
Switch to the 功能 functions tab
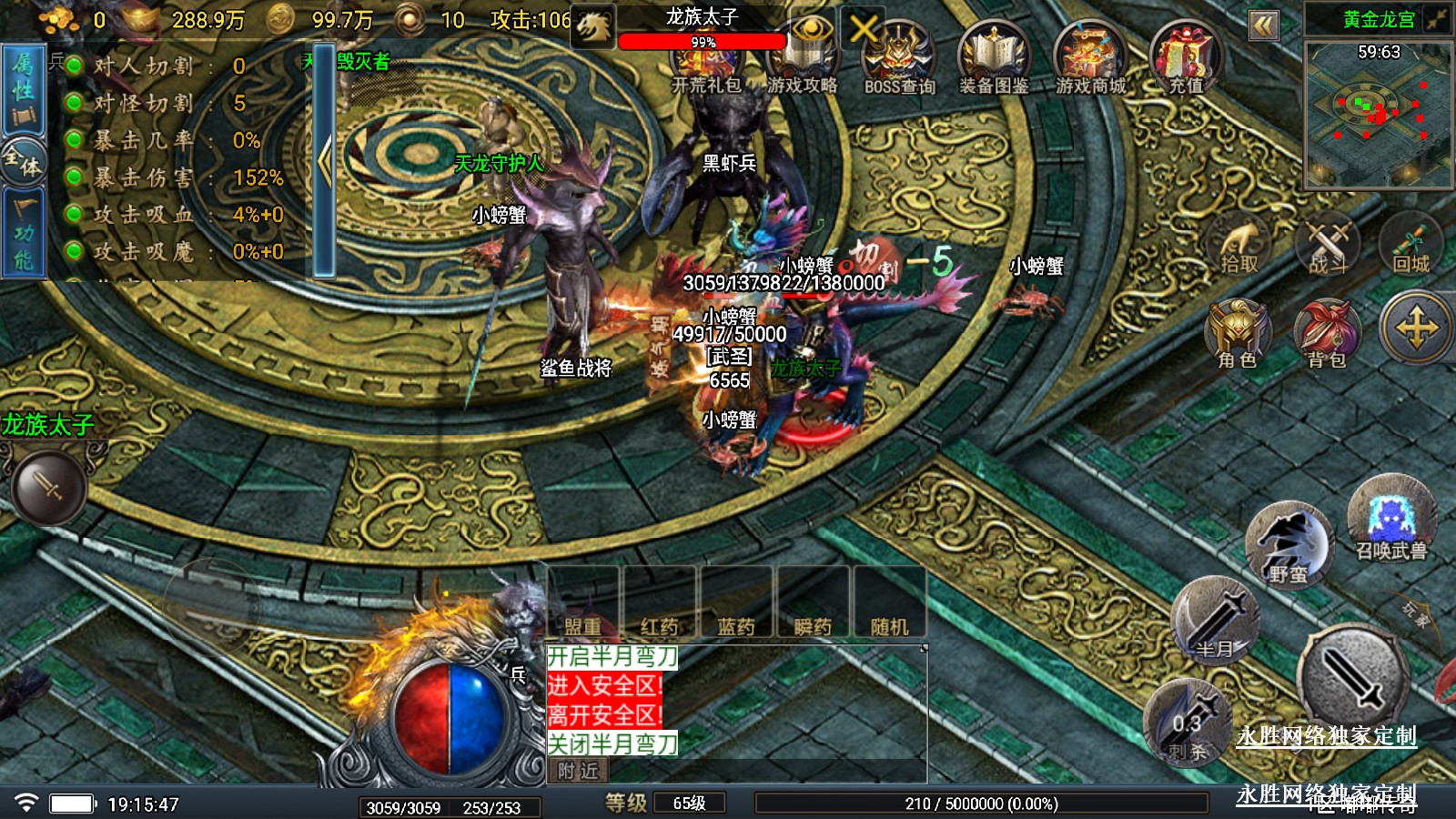pos(23,235)
